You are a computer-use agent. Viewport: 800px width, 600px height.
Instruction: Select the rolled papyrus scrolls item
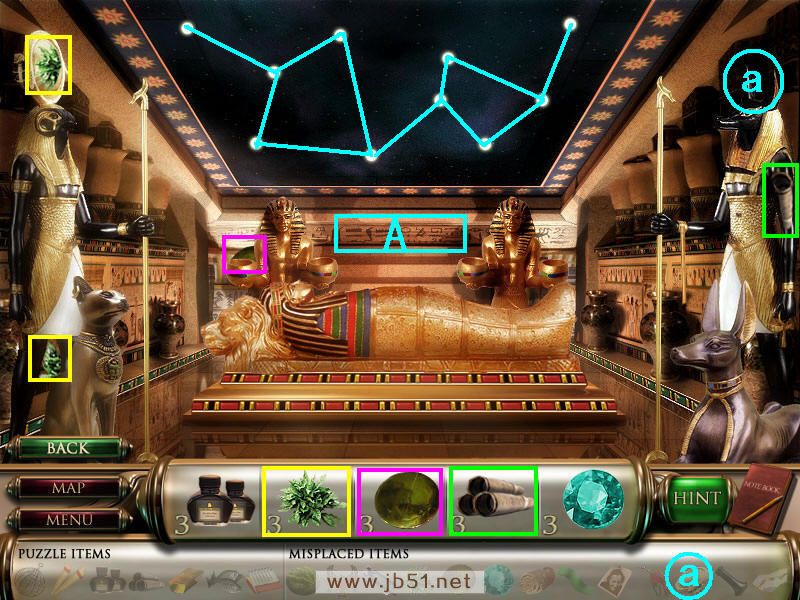(x=493, y=500)
